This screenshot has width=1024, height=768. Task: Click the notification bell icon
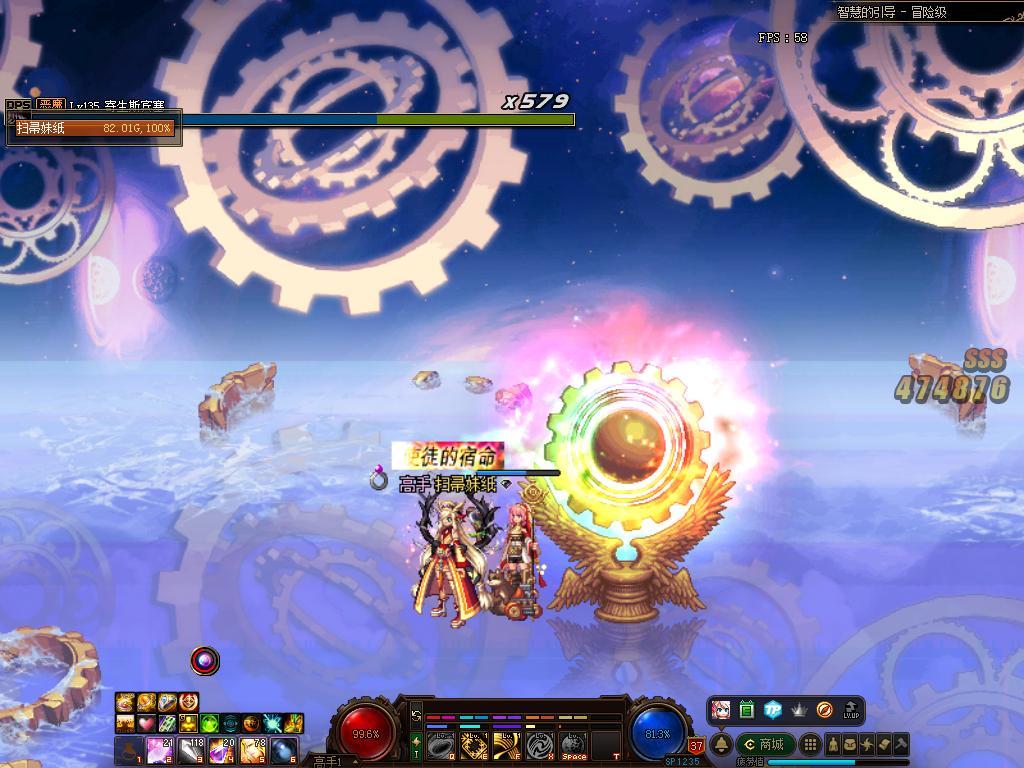pyautogui.click(x=720, y=744)
